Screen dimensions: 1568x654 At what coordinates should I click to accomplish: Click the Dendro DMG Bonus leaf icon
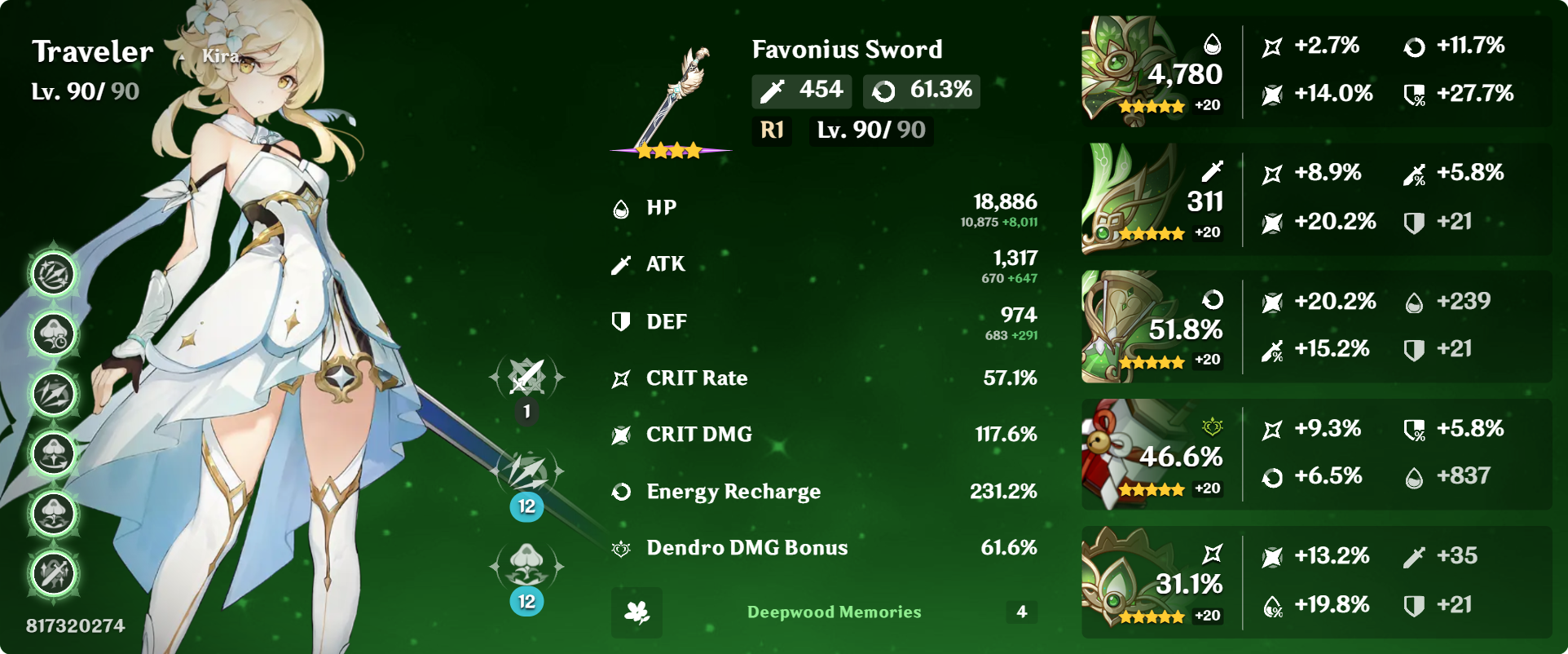pyautogui.click(x=621, y=548)
